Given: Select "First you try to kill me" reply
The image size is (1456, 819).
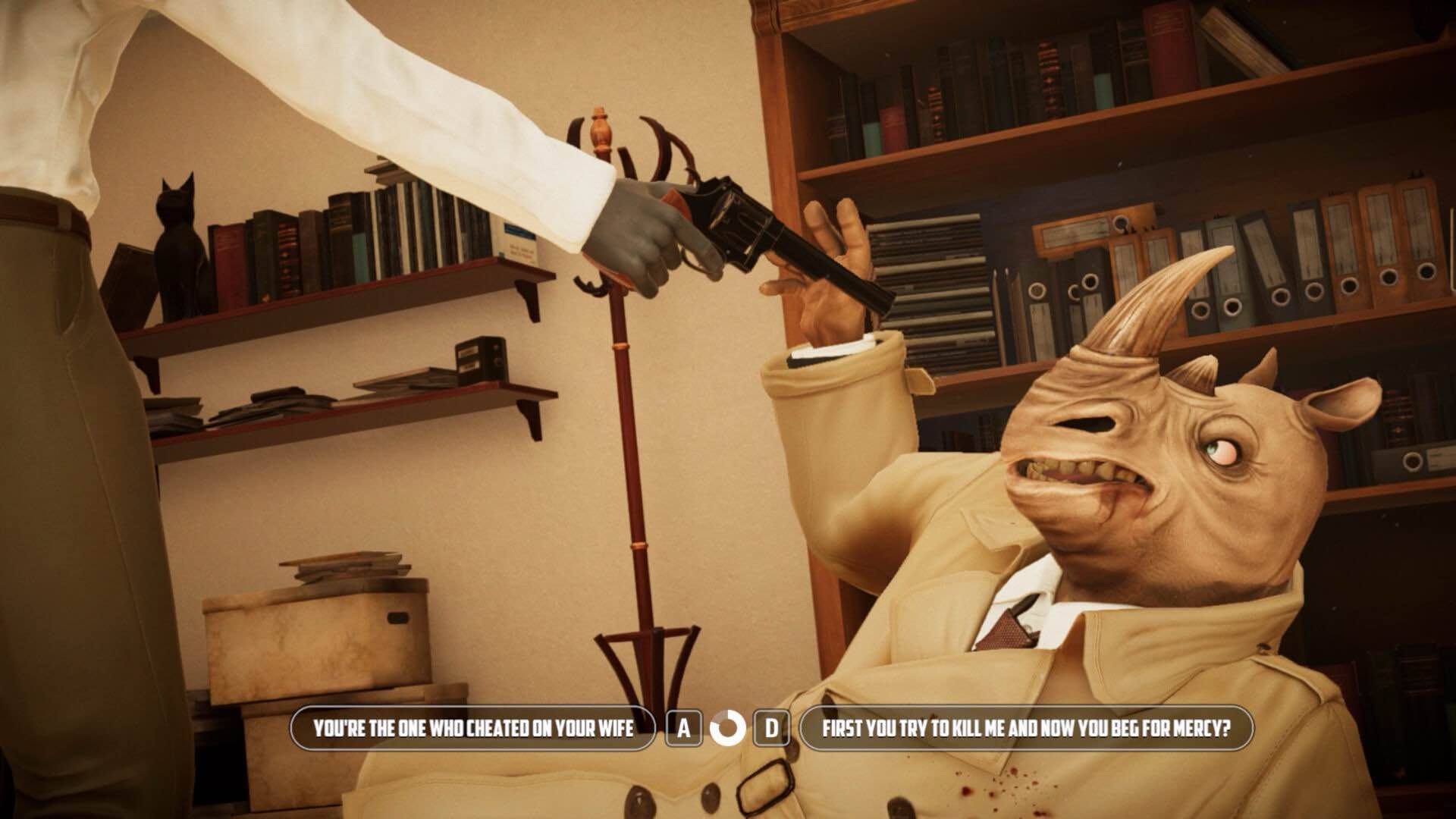Looking at the screenshot, I should 1026,729.
